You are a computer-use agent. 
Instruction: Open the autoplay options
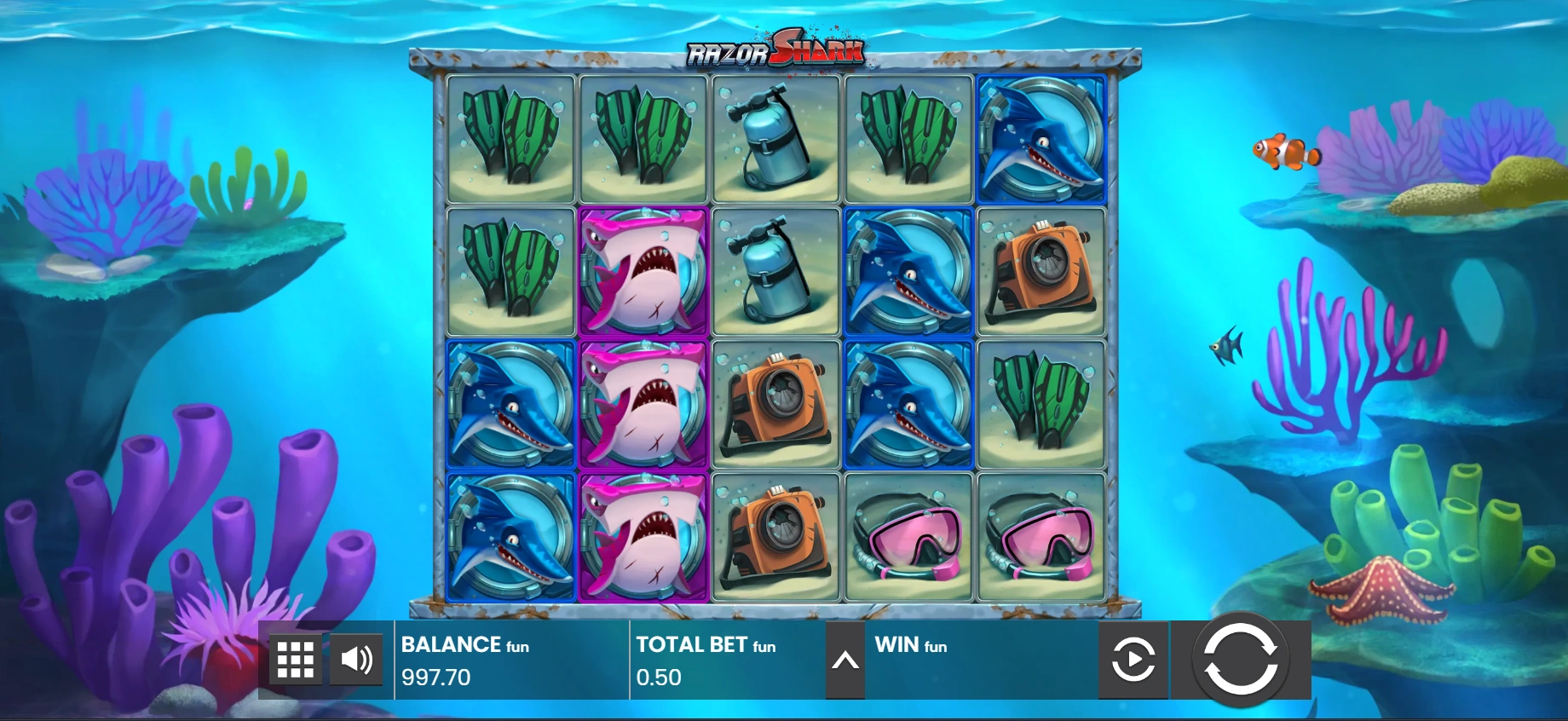click(1133, 659)
